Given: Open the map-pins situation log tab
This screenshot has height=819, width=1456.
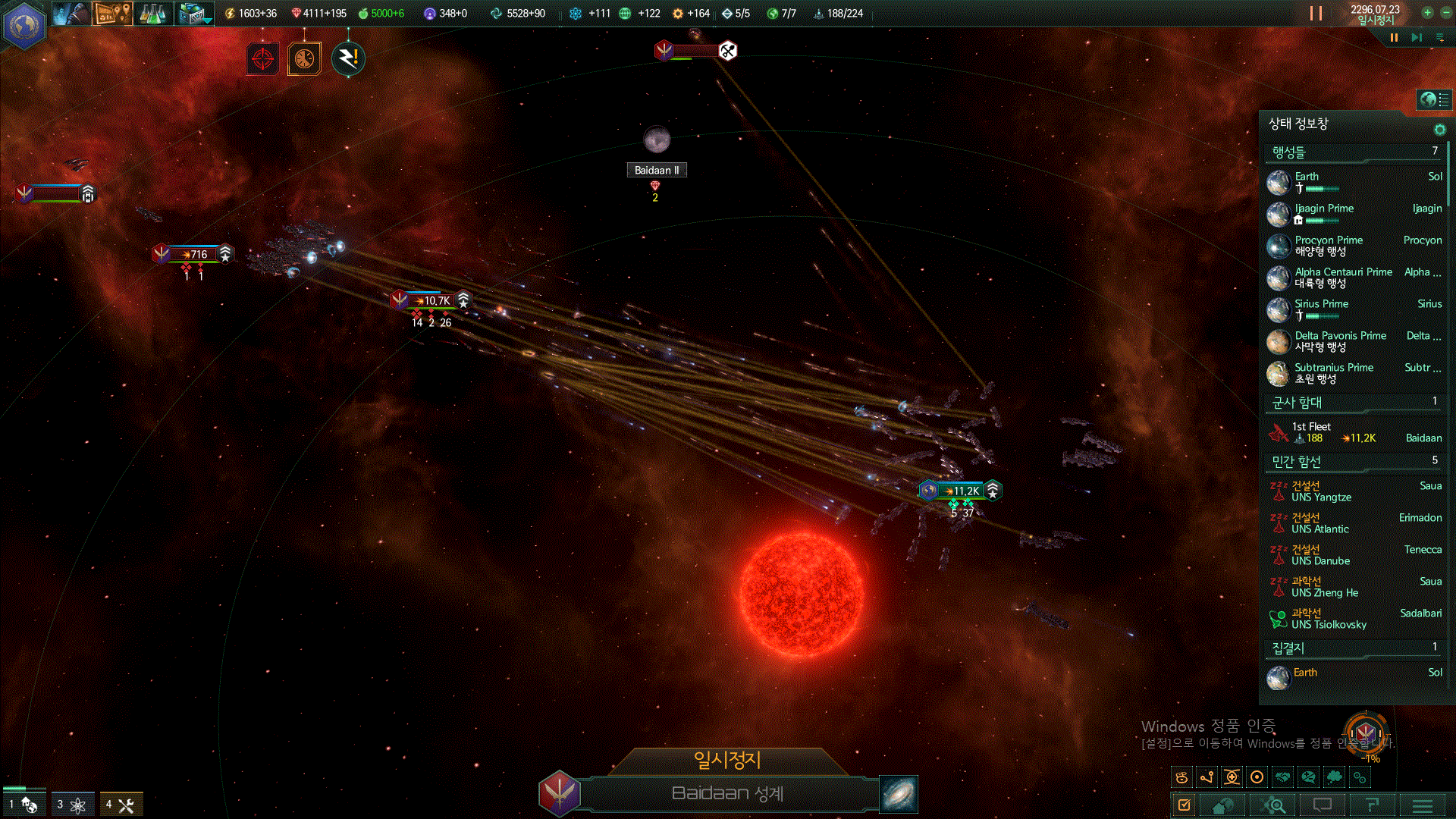Looking at the screenshot, I should (112, 13).
